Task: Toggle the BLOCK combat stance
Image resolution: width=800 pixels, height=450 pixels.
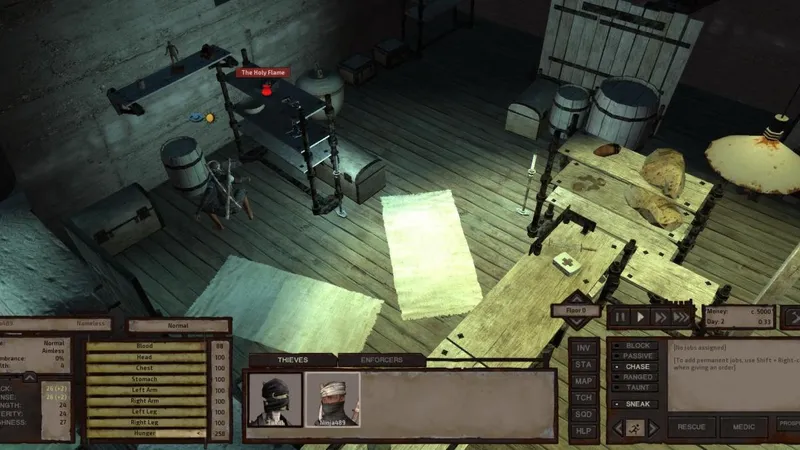Action: (x=635, y=346)
